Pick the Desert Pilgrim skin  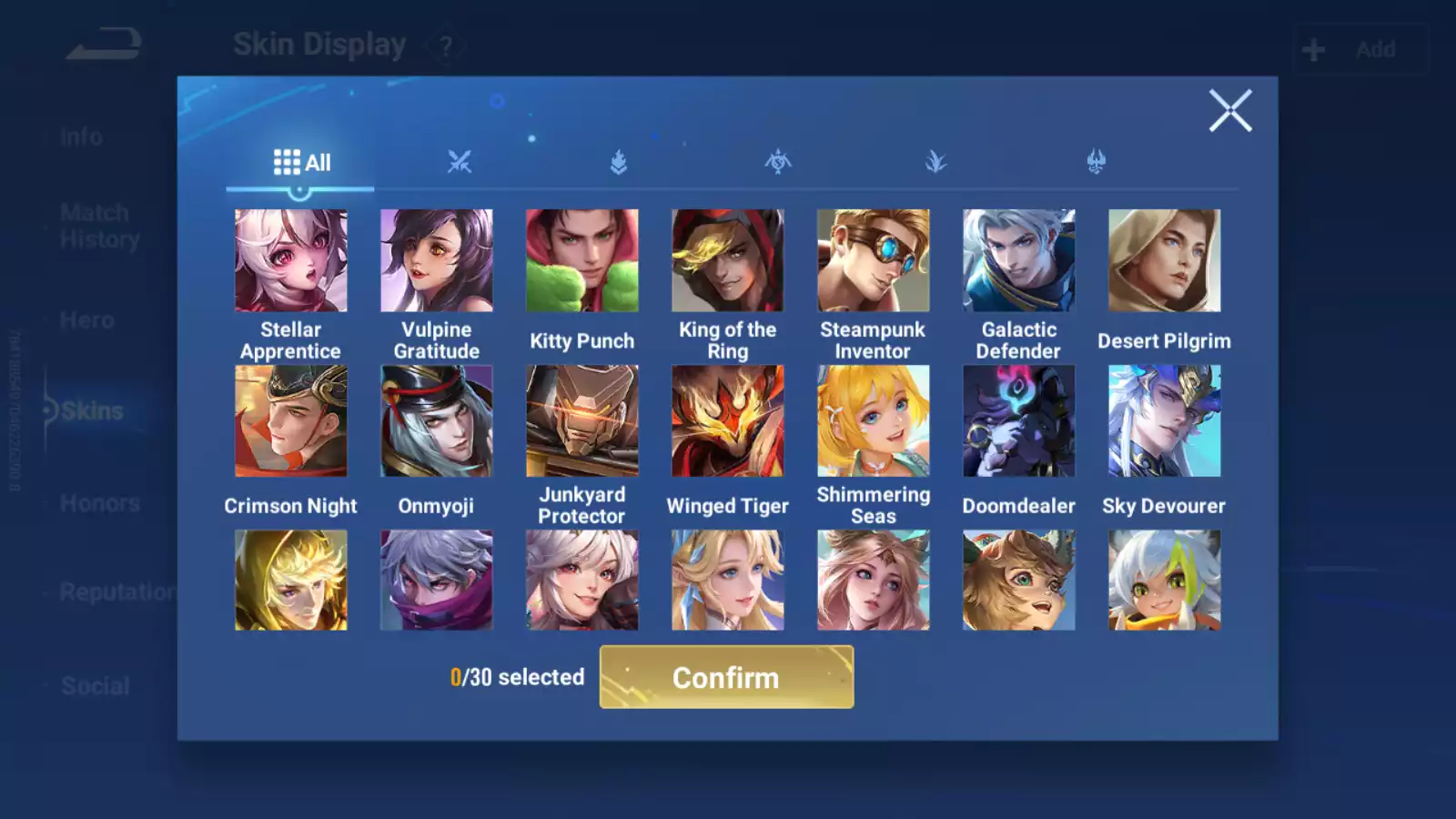pyautogui.click(x=1165, y=261)
